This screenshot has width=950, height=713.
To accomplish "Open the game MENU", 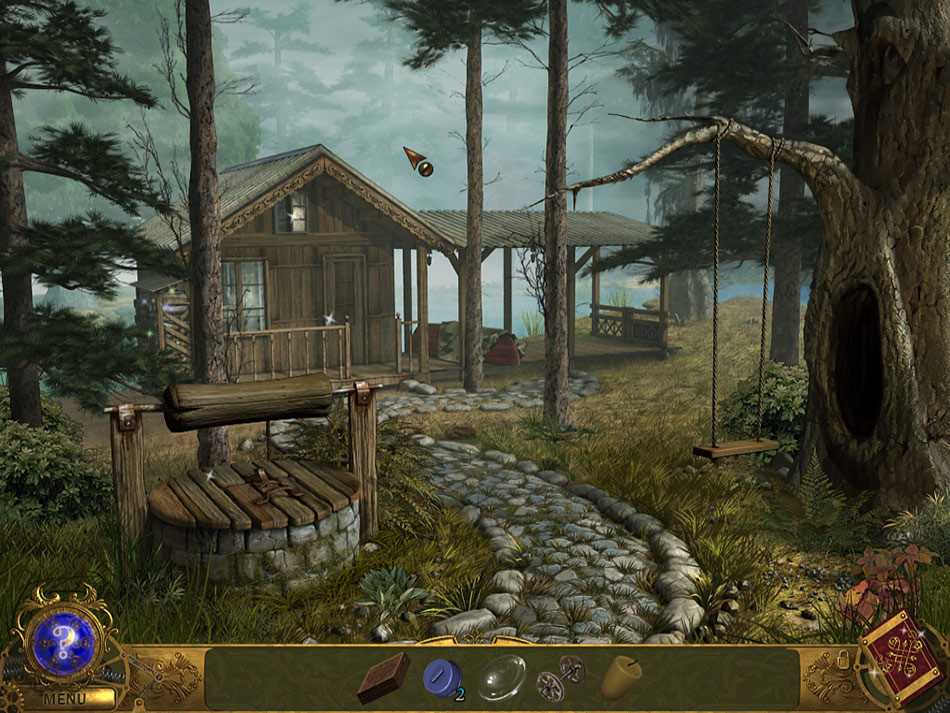I will 64,699.
